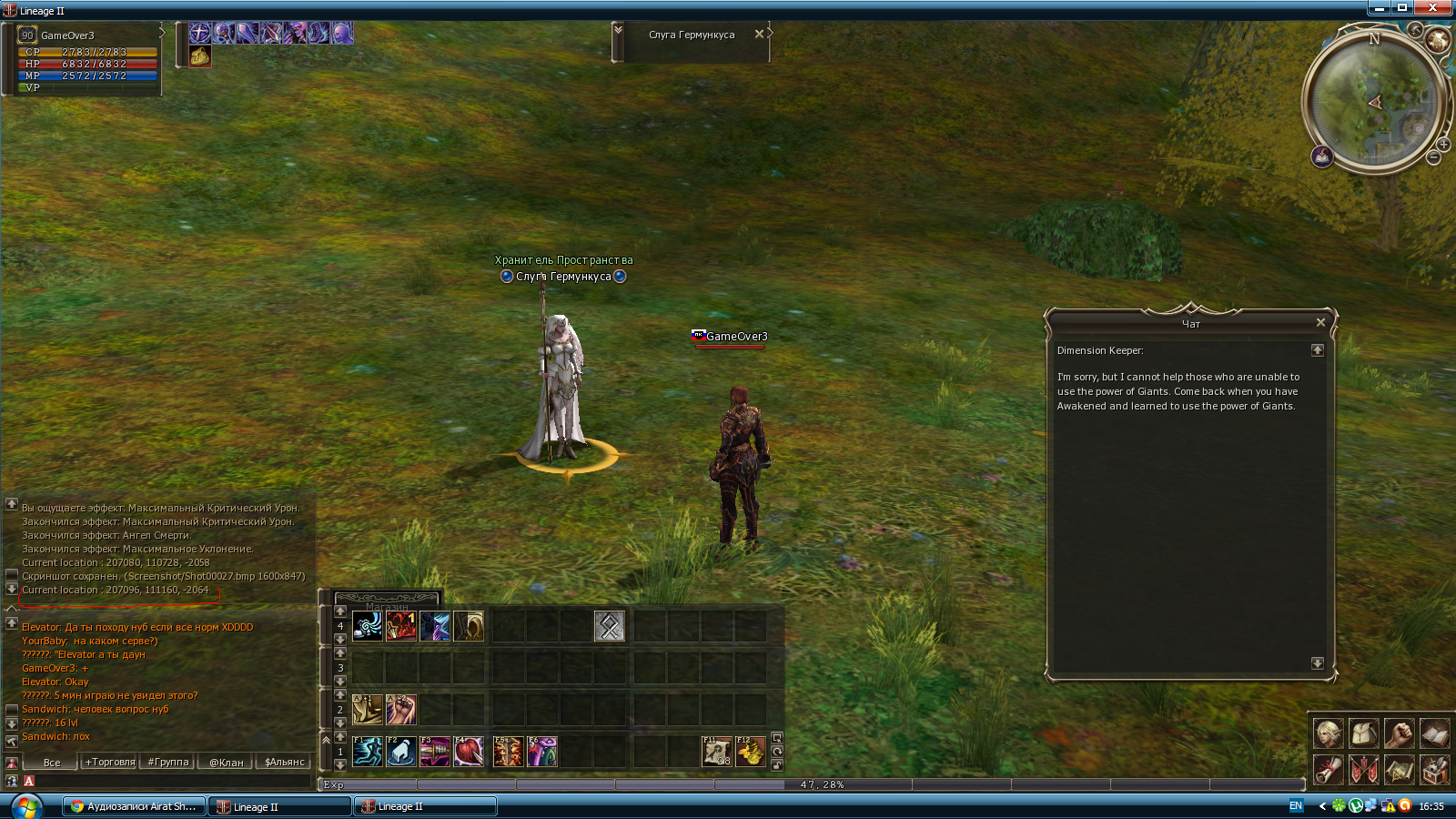This screenshot has width=1456, height=819.
Task: Activate the silver rune icon on hotbar
Action: 609,626
